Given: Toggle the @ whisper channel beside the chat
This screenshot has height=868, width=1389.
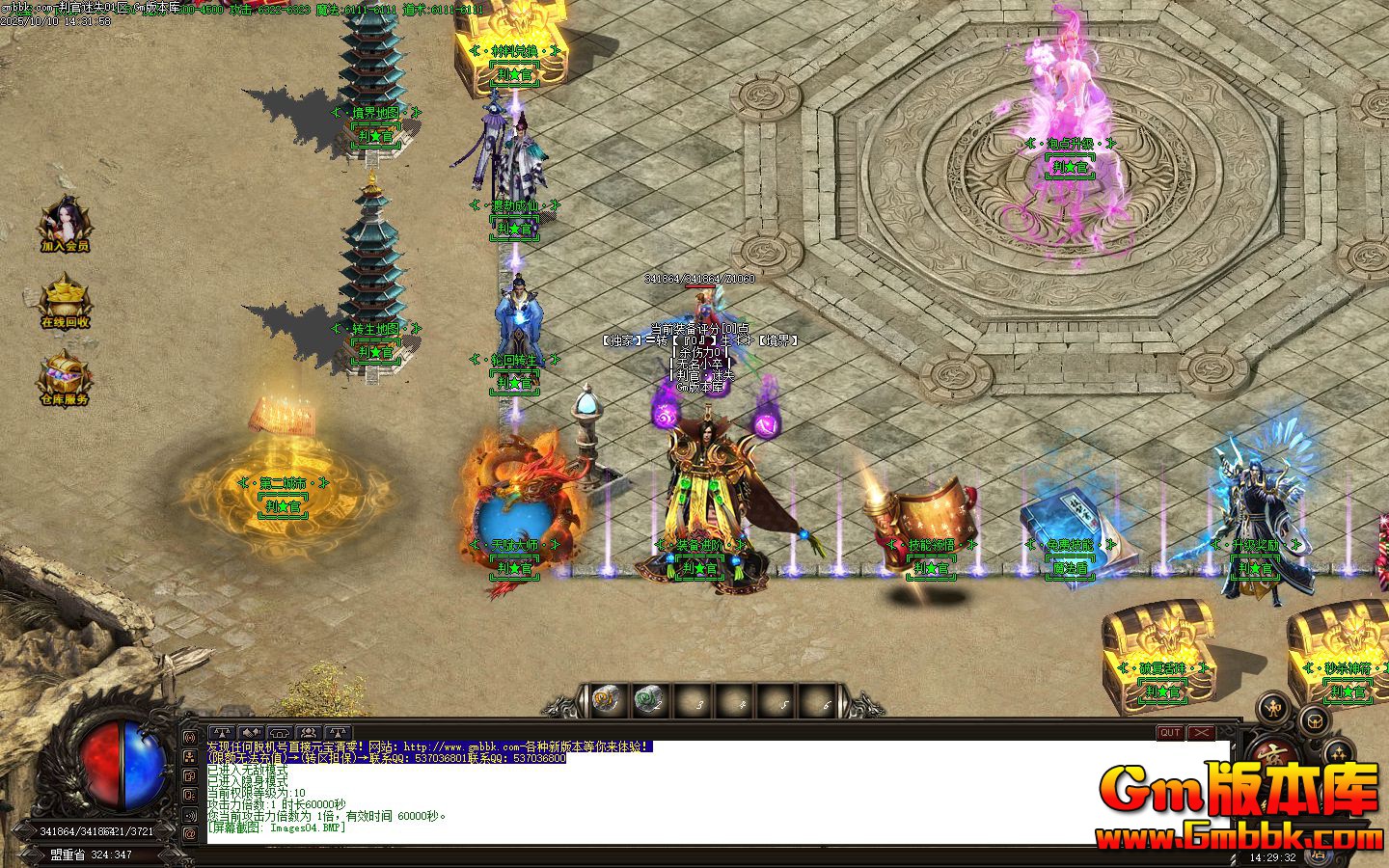Looking at the screenshot, I should click(x=190, y=832).
